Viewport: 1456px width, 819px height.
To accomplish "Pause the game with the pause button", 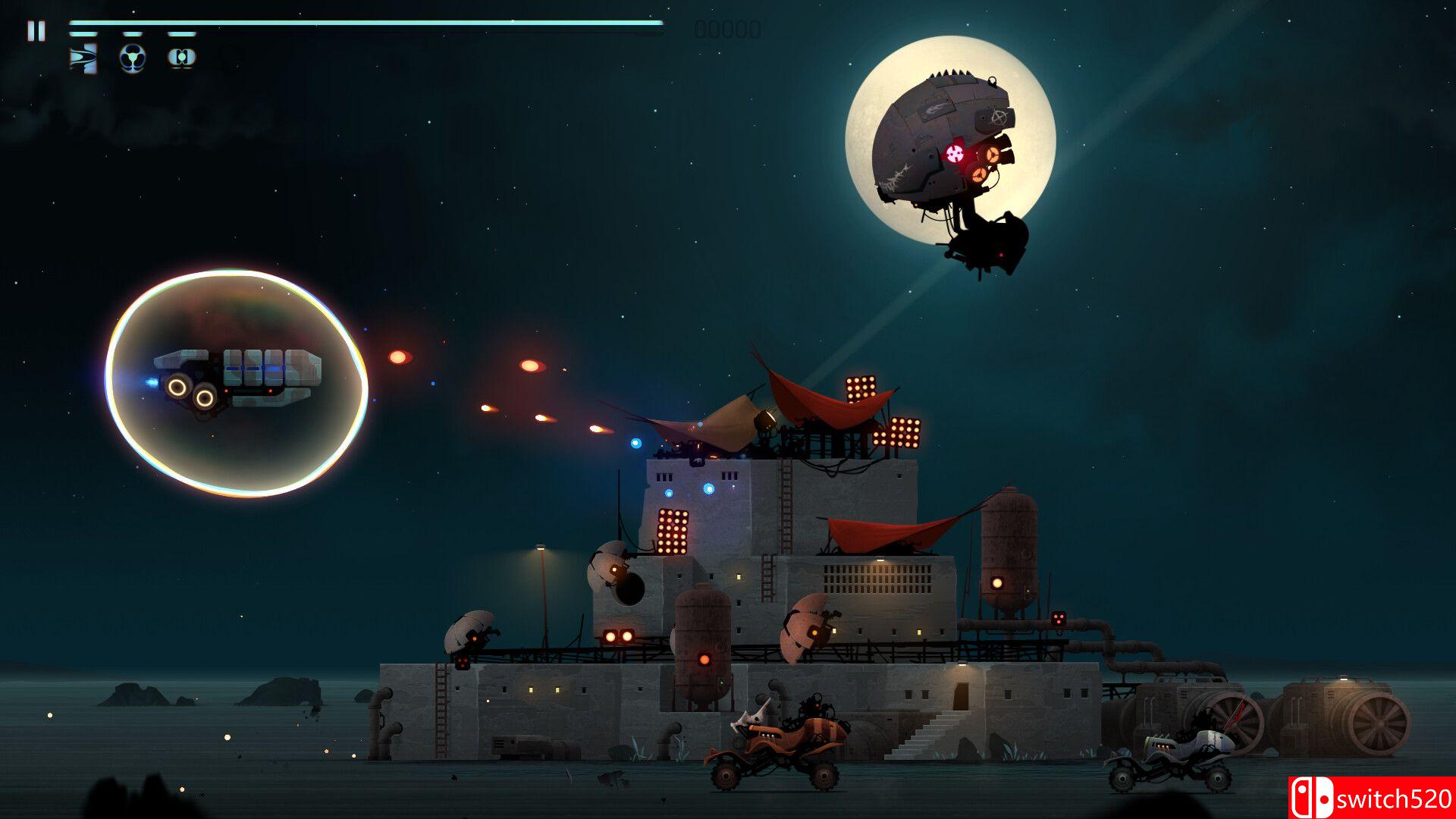I will point(36,31).
